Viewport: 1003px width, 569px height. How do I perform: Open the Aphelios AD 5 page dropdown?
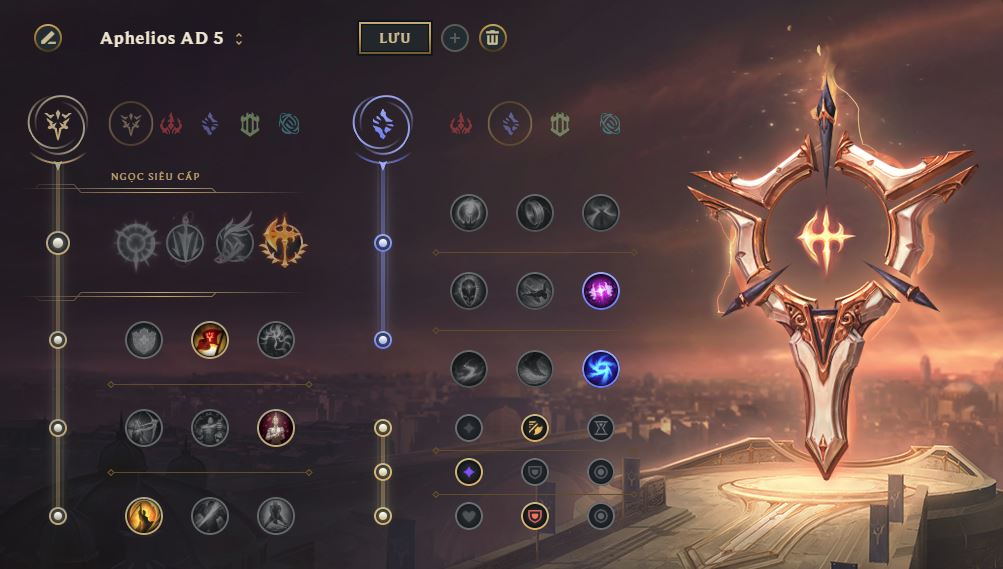pyautogui.click(x=239, y=40)
